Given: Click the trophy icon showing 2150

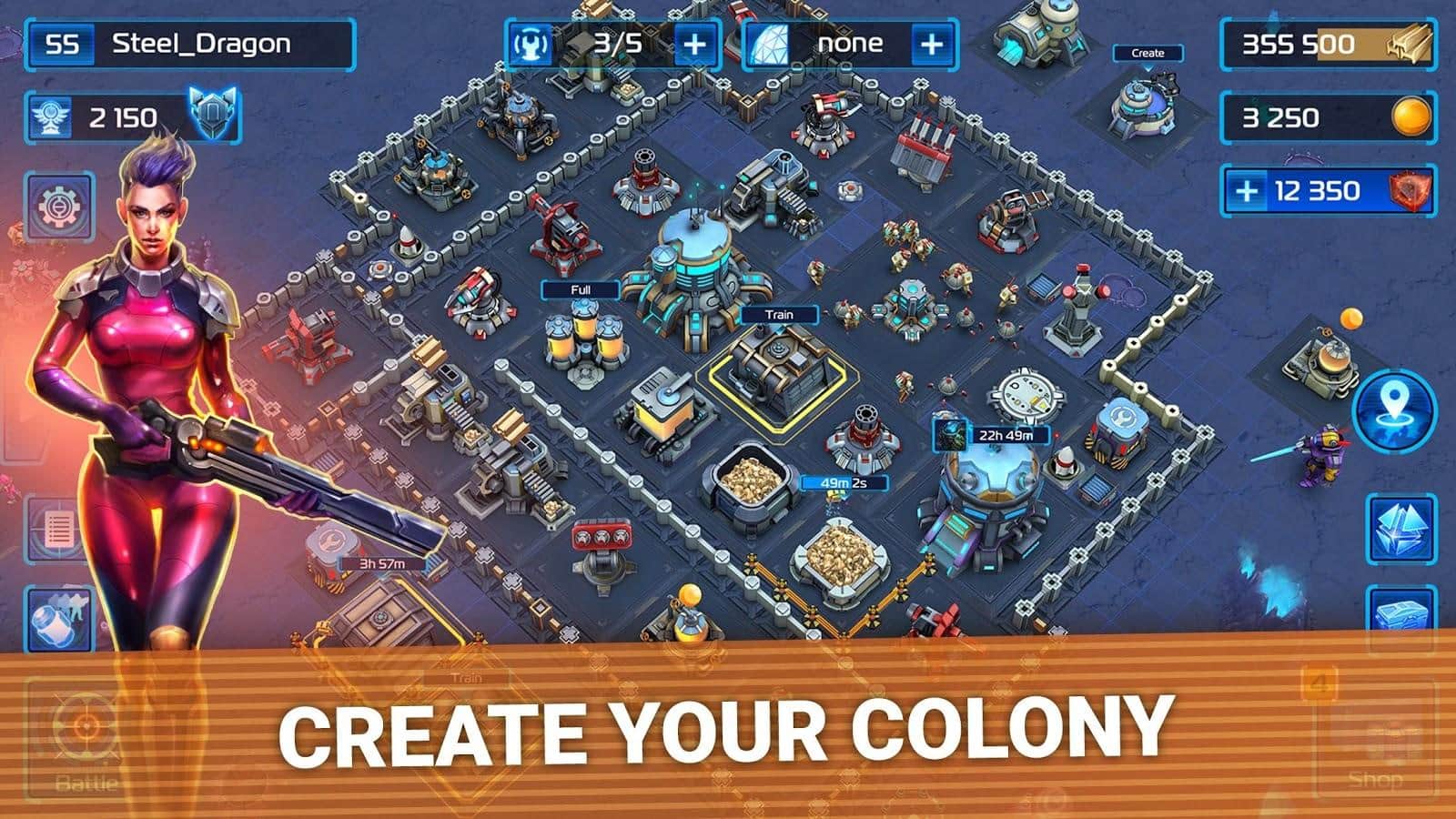Looking at the screenshot, I should pos(50,116).
